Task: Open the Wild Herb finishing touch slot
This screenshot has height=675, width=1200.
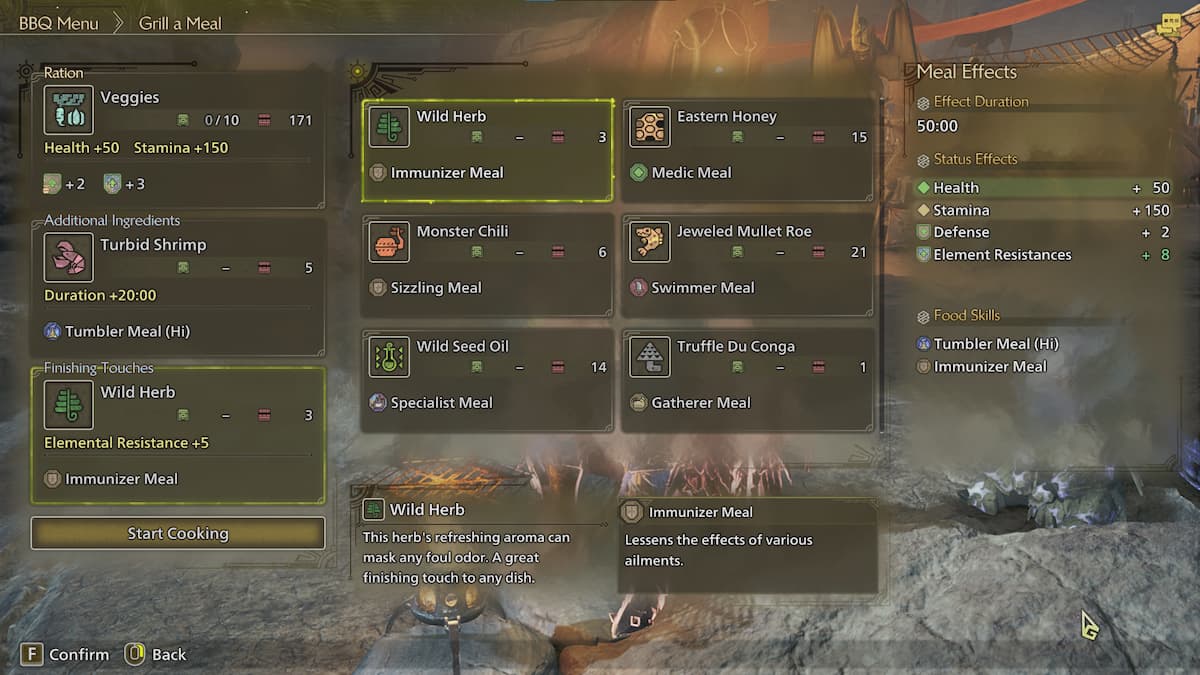Action: (x=178, y=435)
